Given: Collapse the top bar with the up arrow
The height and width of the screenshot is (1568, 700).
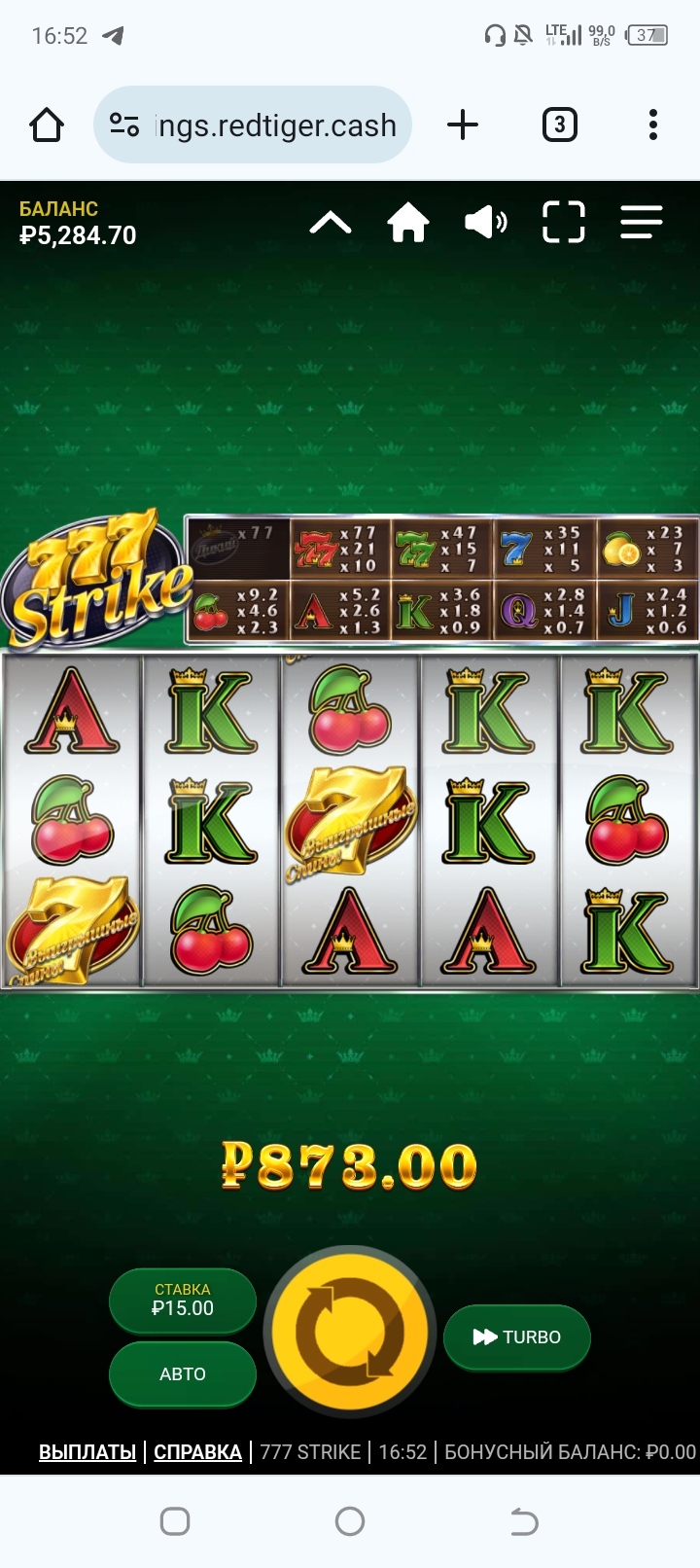Looking at the screenshot, I should (331, 224).
